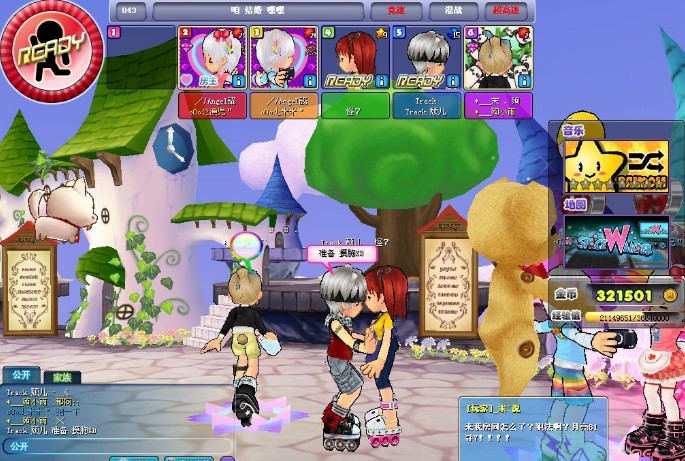Change the Space Wander map
The height and width of the screenshot is (461, 685).
[x=611, y=241]
